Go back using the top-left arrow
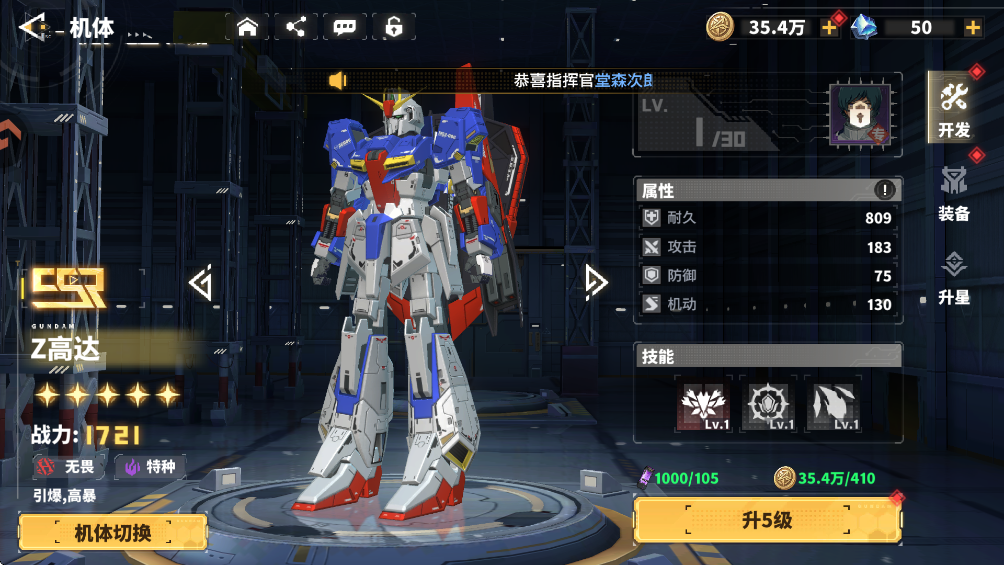Screen dimensions: 1004x565 (x=34, y=27)
